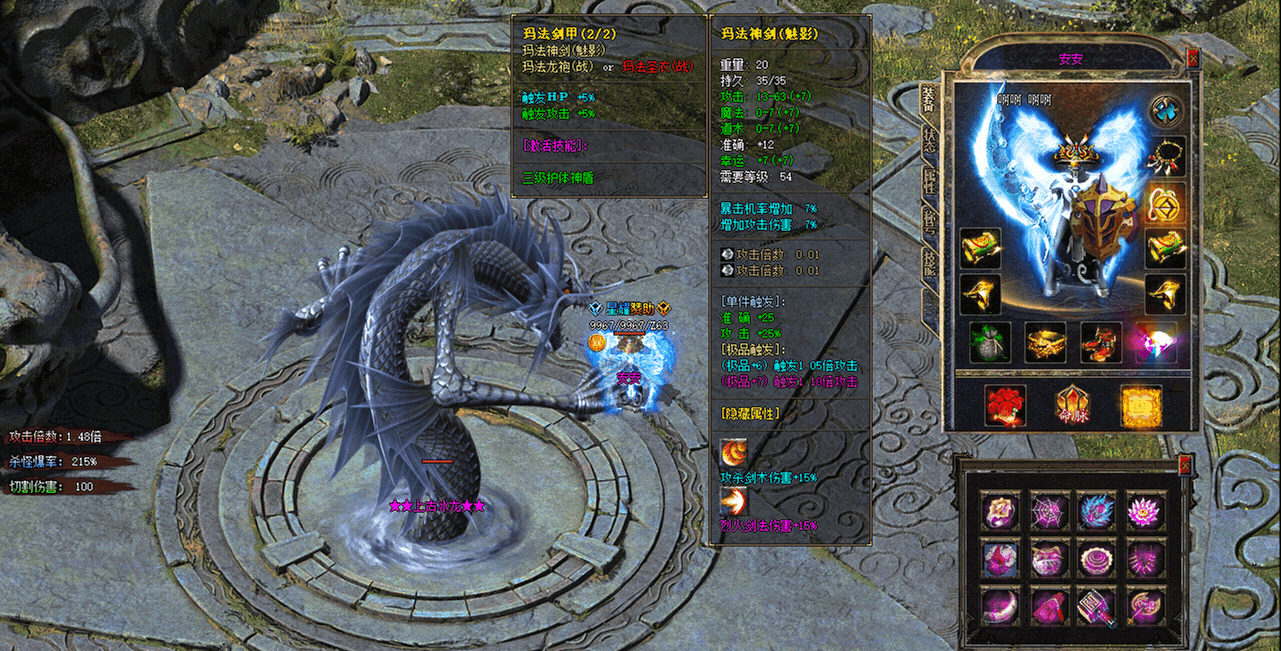Close the character equipment panel

(x=1192, y=59)
